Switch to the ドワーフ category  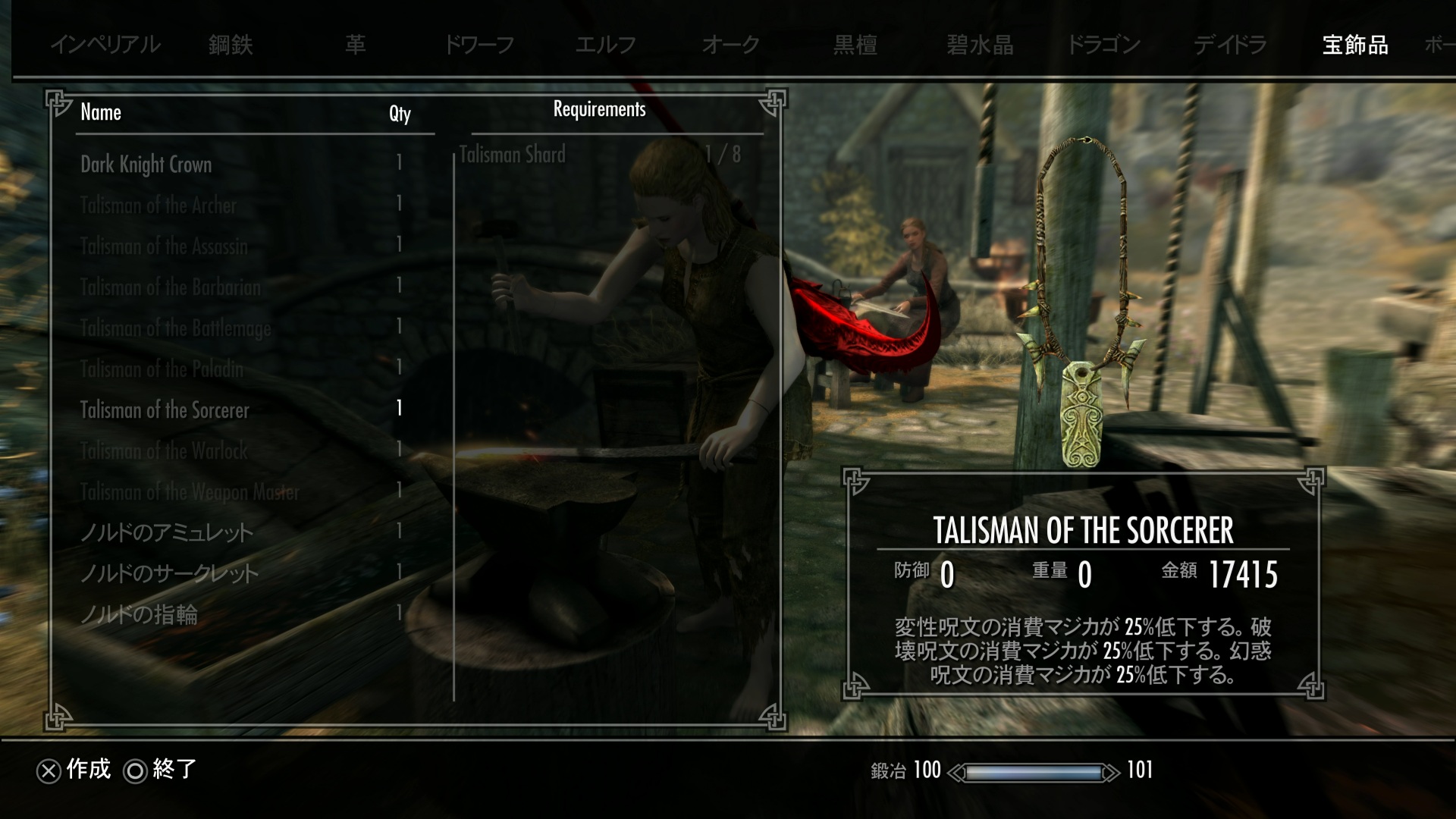[479, 45]
